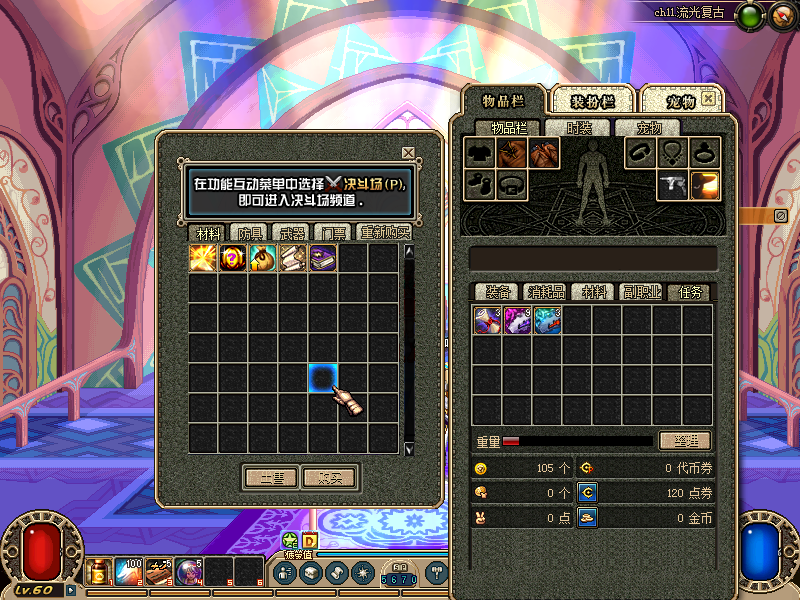Image resolution: width=800 pixels, height=600 pixels.
Task: Show the 消耗品 inventory tab
Action: click(546, 292)
